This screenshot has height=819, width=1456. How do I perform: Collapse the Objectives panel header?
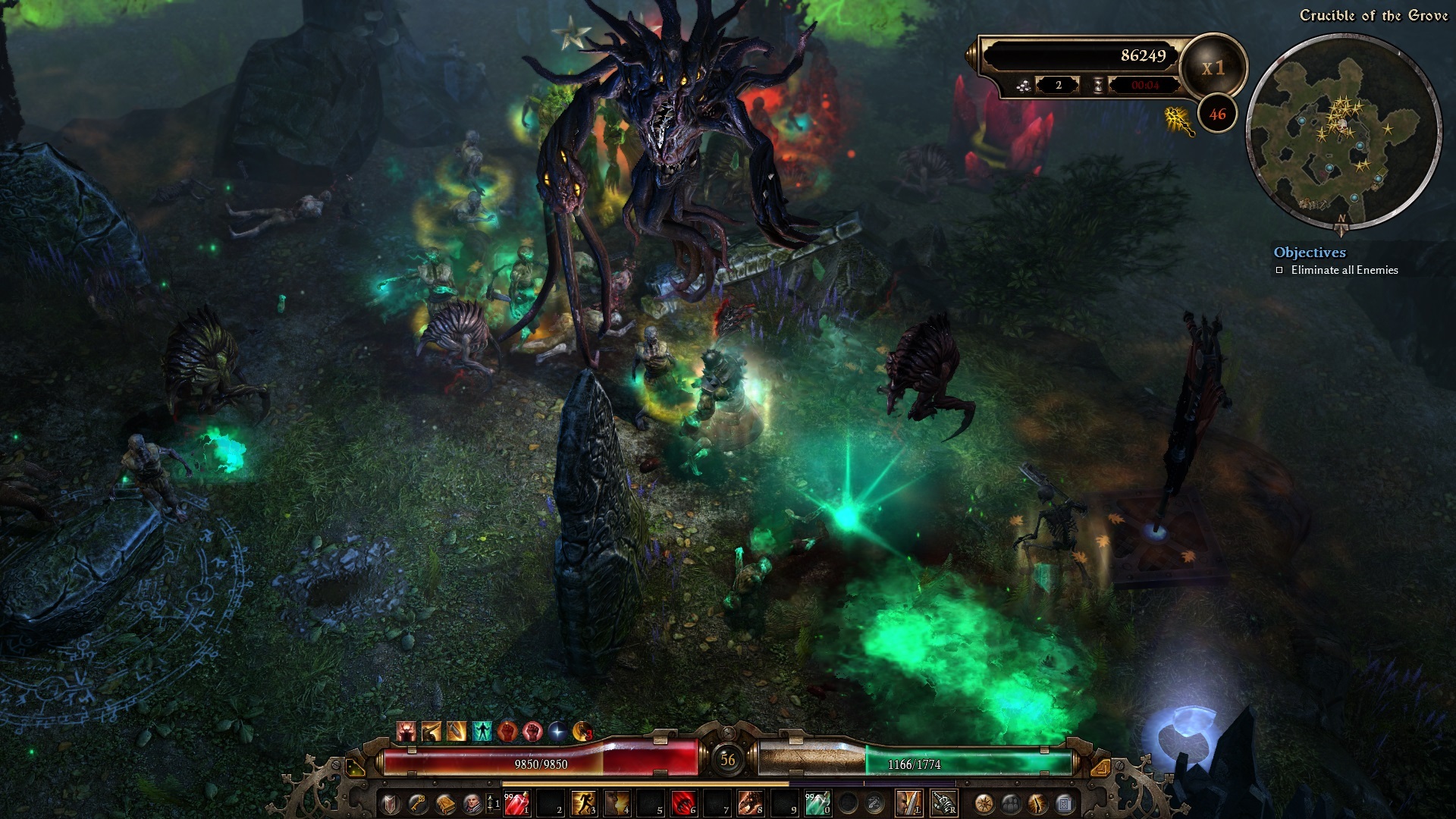tap(1310, 253)
